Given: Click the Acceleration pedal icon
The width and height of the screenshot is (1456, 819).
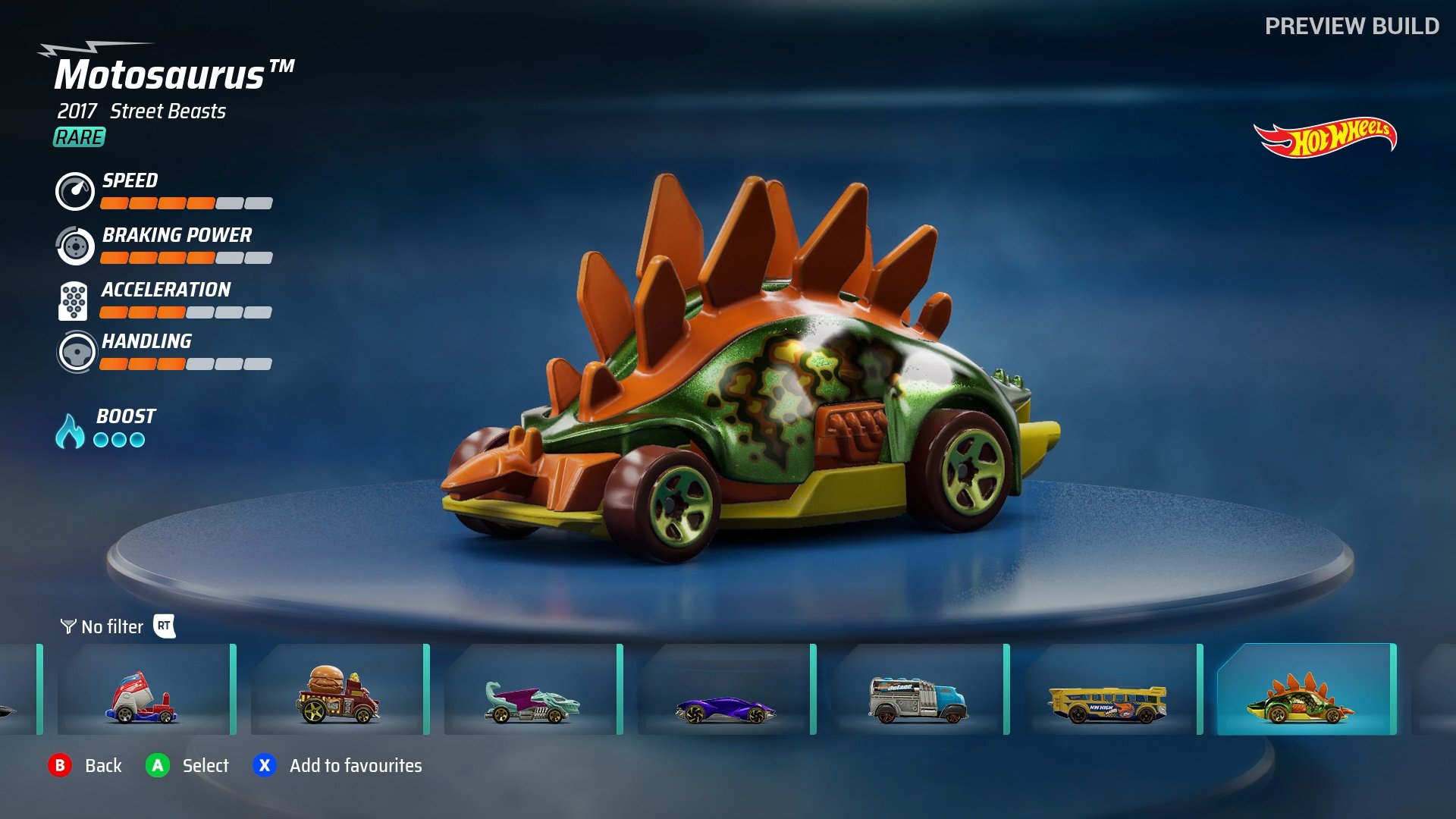Looking at the screenshot, I should [74, 301].
